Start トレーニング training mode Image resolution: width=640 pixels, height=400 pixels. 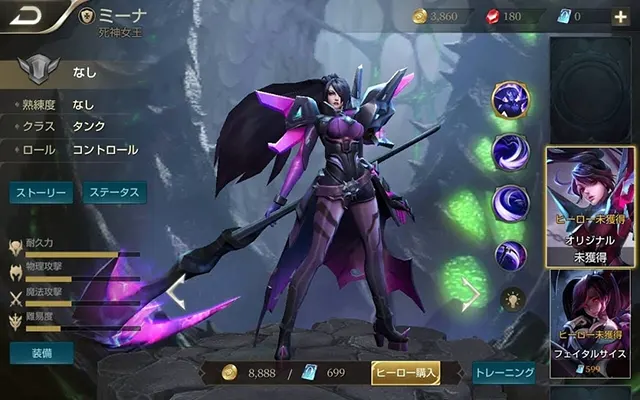click(x=503, y=372)
